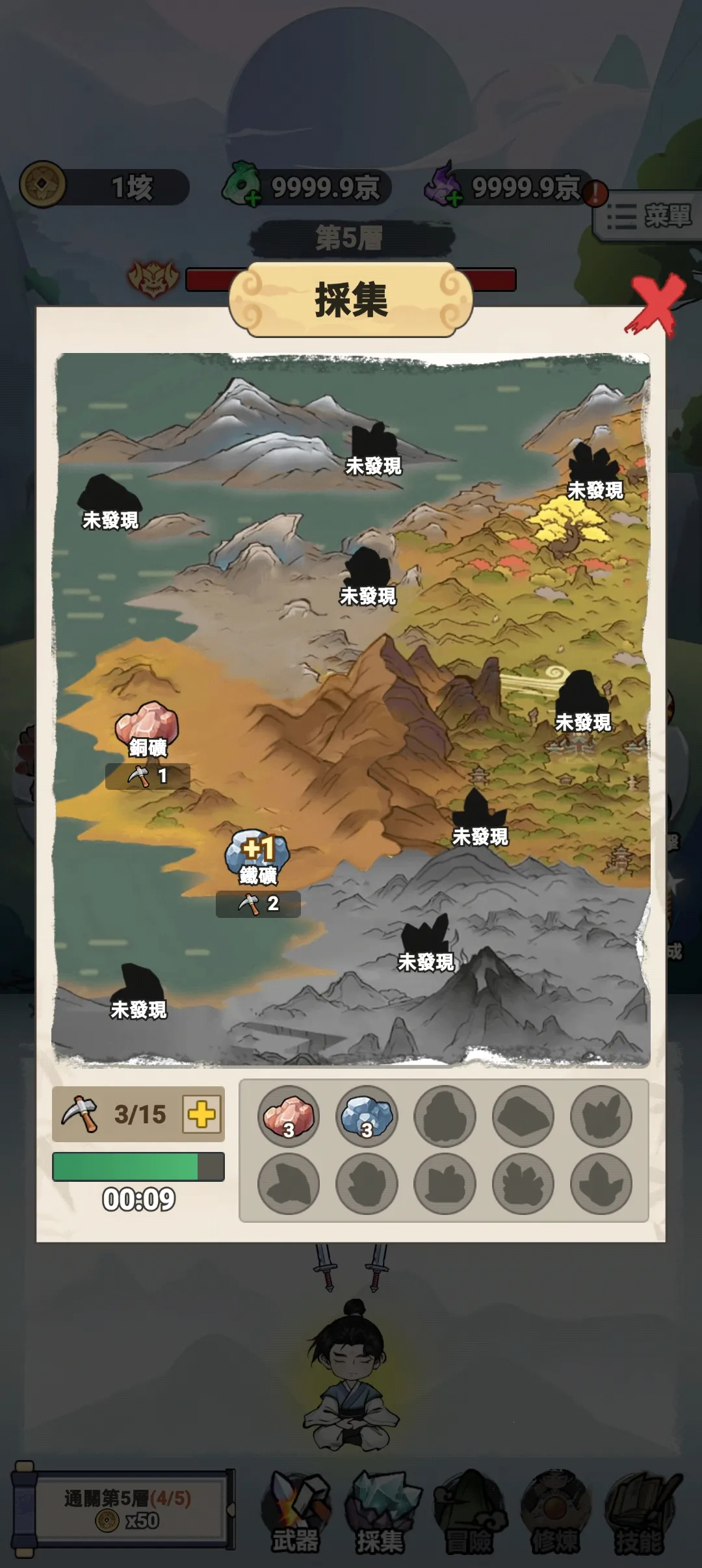The image size is (702, 1568).
Task: Click the copper ore inventory slot
Action: pyautogui.click(x=289, y=1117)
